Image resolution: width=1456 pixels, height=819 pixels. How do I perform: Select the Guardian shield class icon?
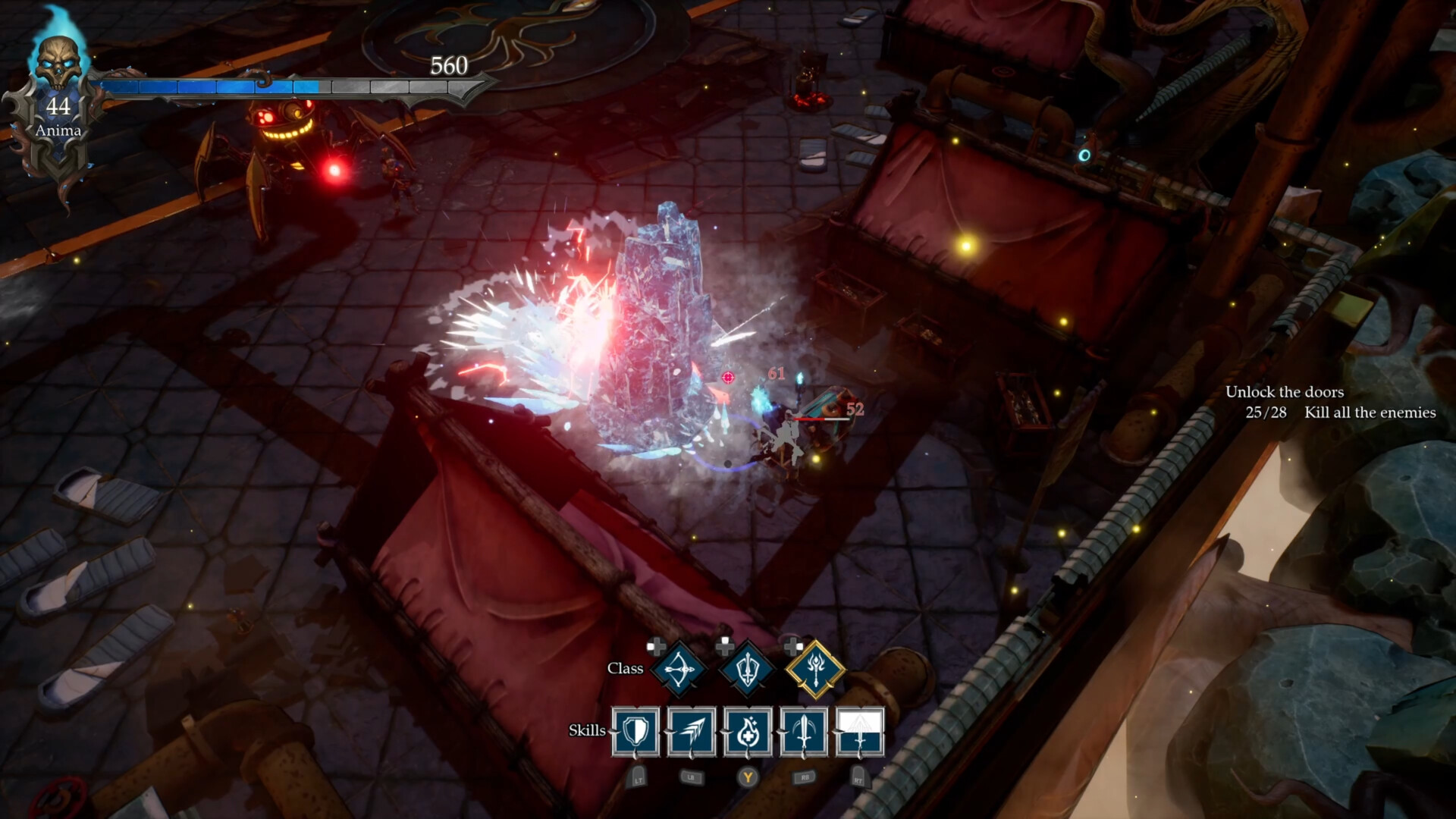[746, 670]
